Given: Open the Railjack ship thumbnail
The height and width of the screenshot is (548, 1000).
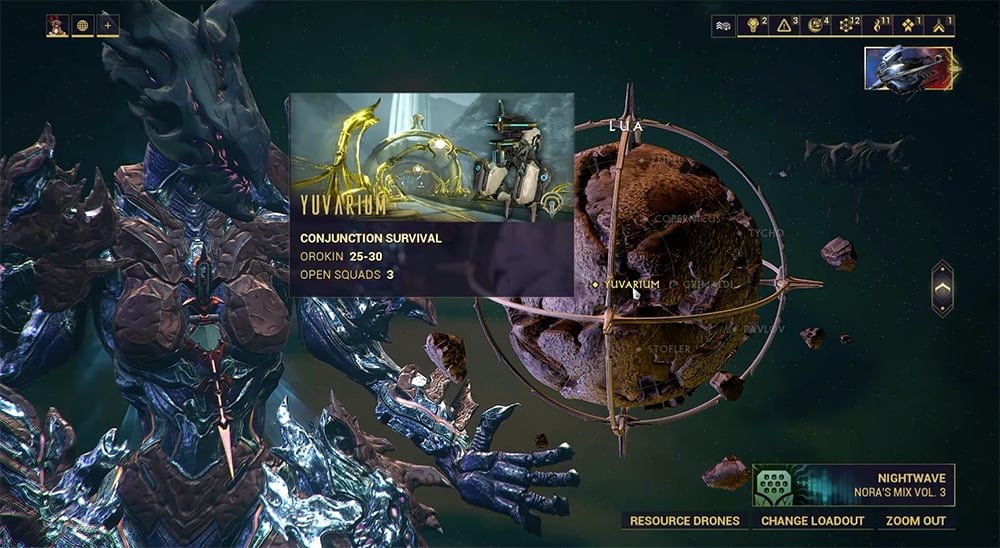Looking at the screenshot, I should (911, 70).
